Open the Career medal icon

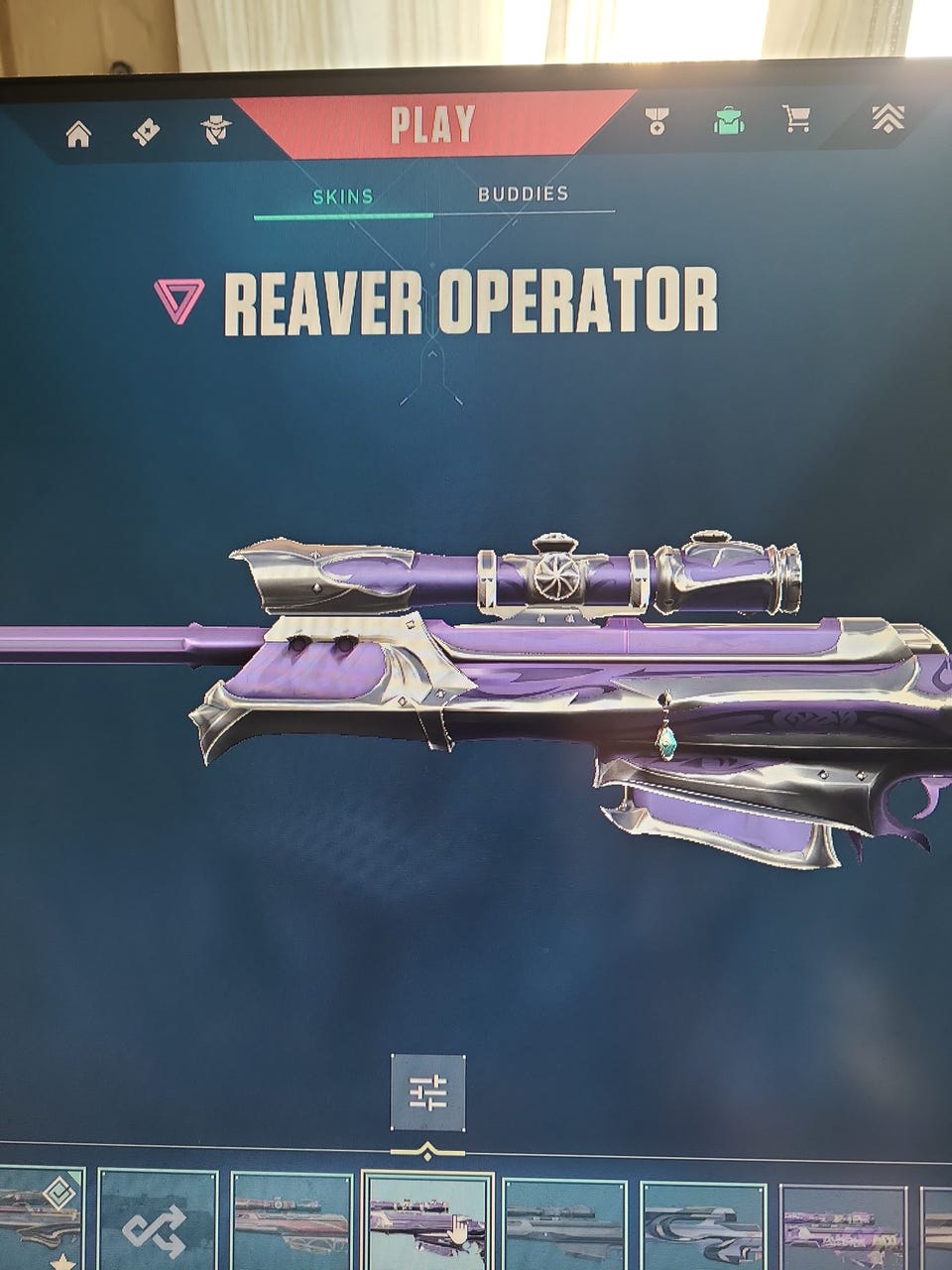click(x=655, y=121)
